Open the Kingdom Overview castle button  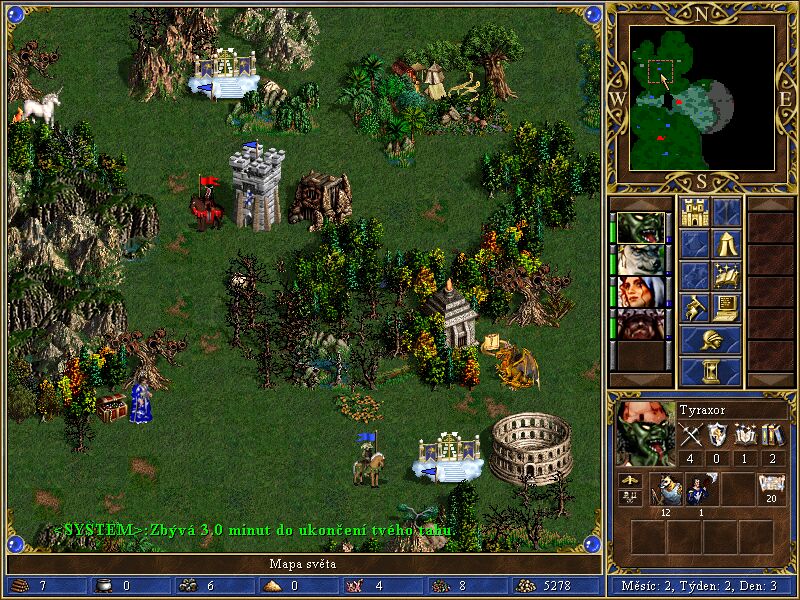[694, 212]
